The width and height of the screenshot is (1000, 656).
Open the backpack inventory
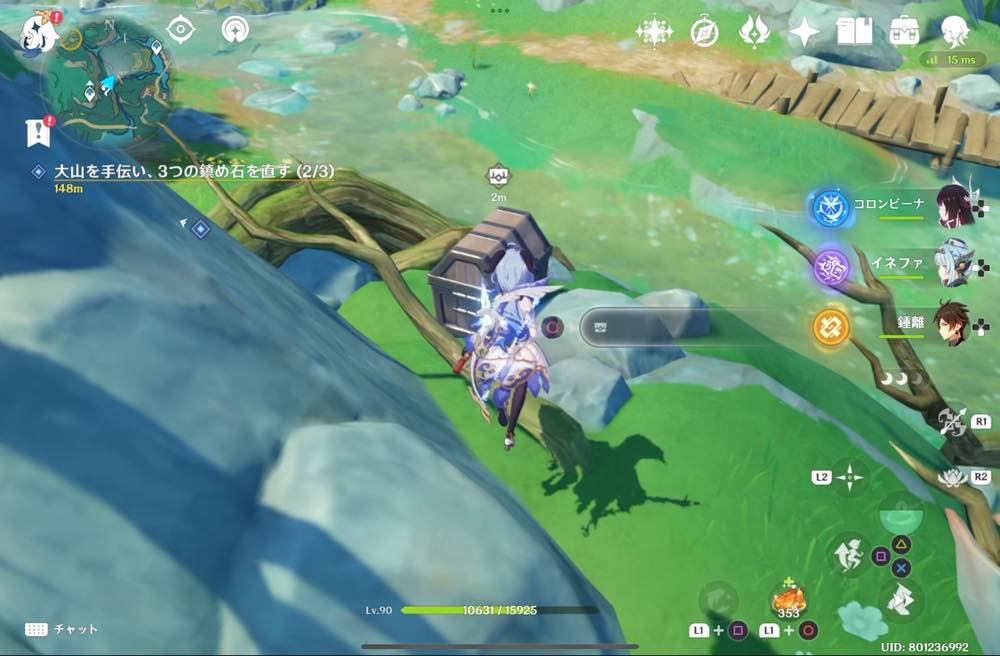tap(905, 32)
